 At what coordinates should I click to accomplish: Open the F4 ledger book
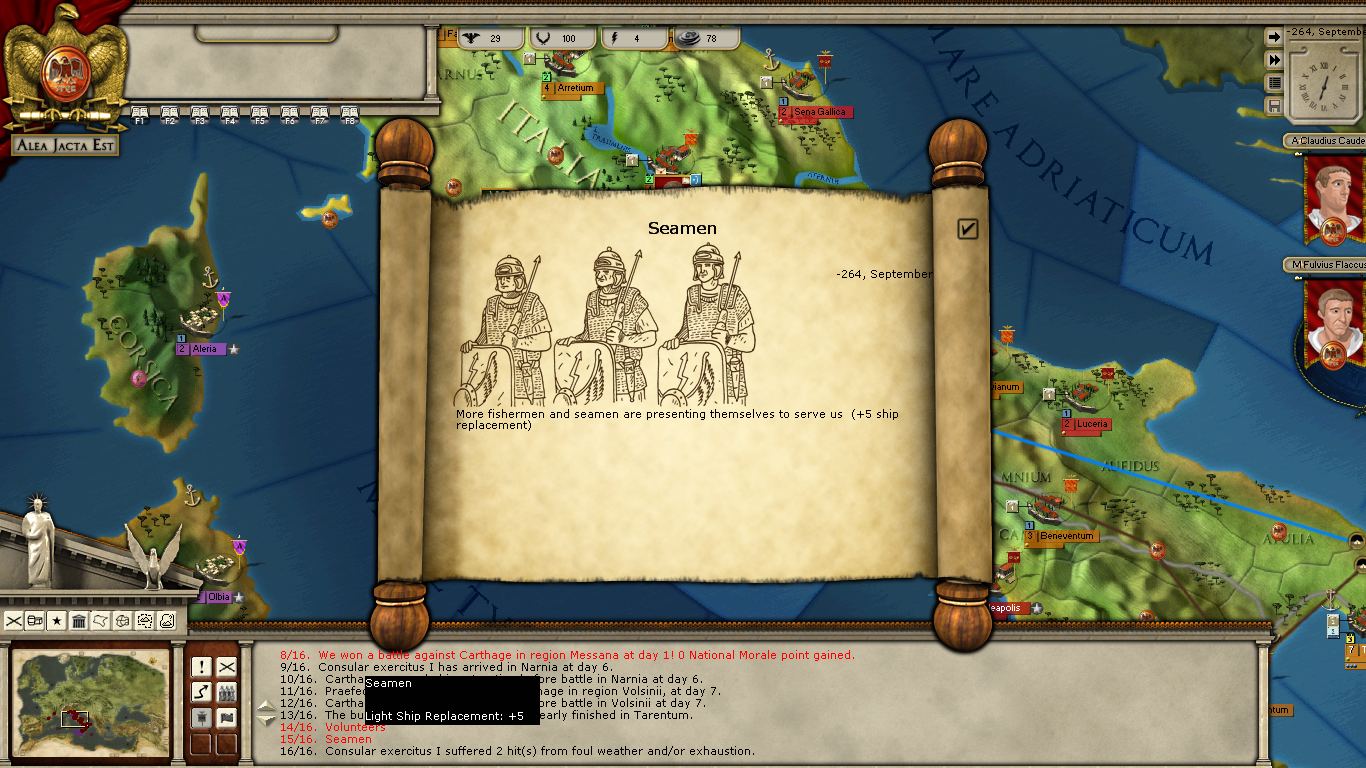[x=230, y=113]
